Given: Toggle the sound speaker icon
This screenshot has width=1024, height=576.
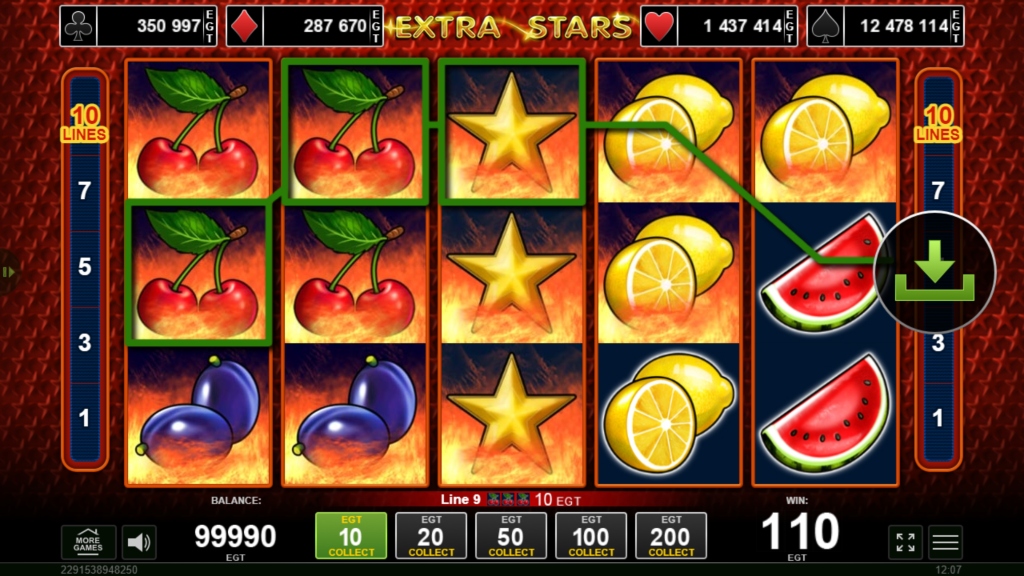Looking at the screenshot, I should pyautogui.click(x=139, y=542).
